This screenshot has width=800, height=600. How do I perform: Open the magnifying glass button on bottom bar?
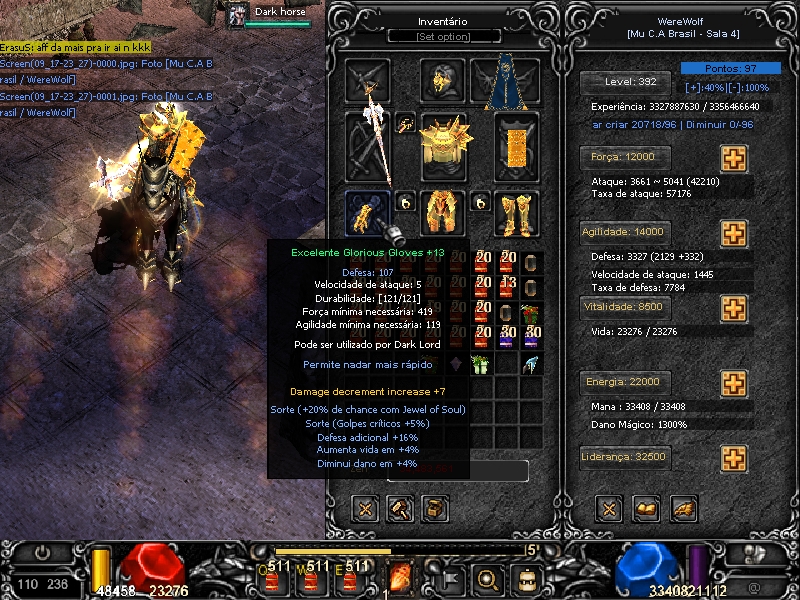[x=489, y=577]
